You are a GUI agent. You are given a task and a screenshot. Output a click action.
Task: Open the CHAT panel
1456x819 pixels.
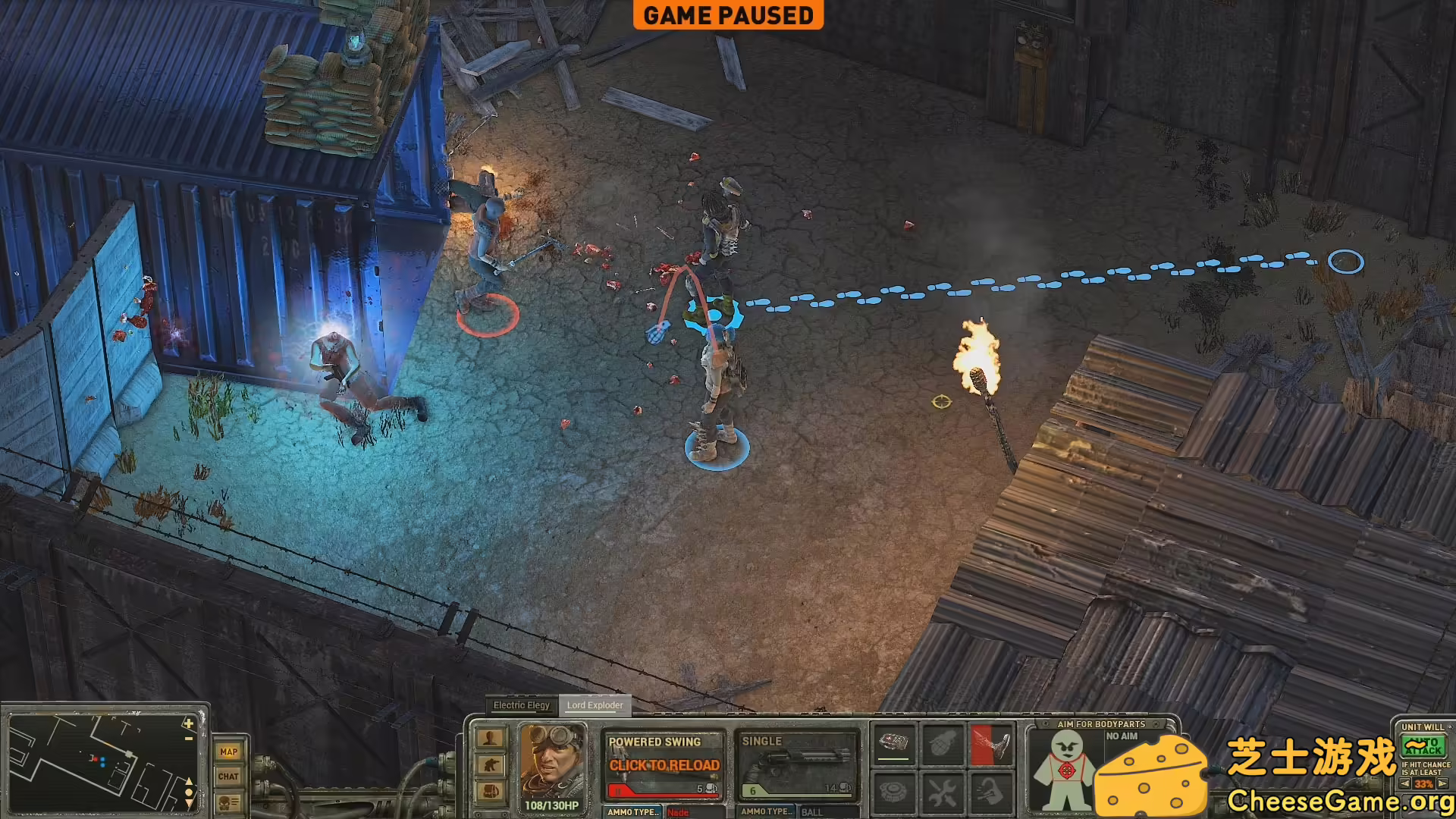coord(228,776)
